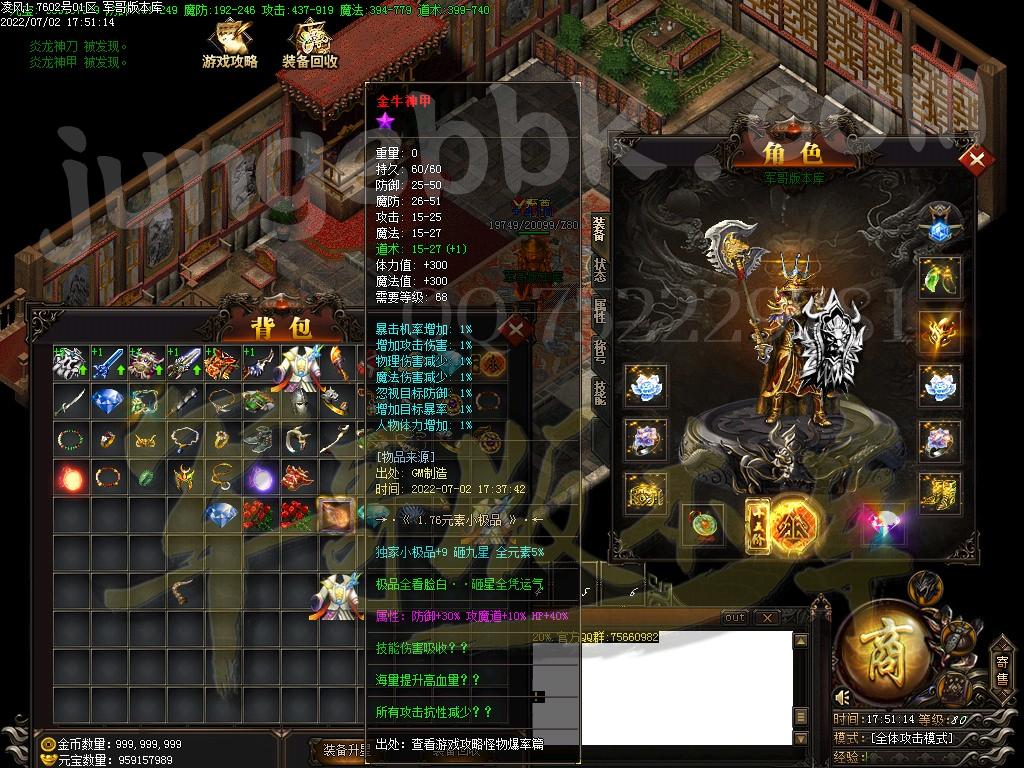Image resolution: width=1024 pixels, height=768 pixels.
Task: Open the 游戏攻略 game guide
Action: (230, 46)
